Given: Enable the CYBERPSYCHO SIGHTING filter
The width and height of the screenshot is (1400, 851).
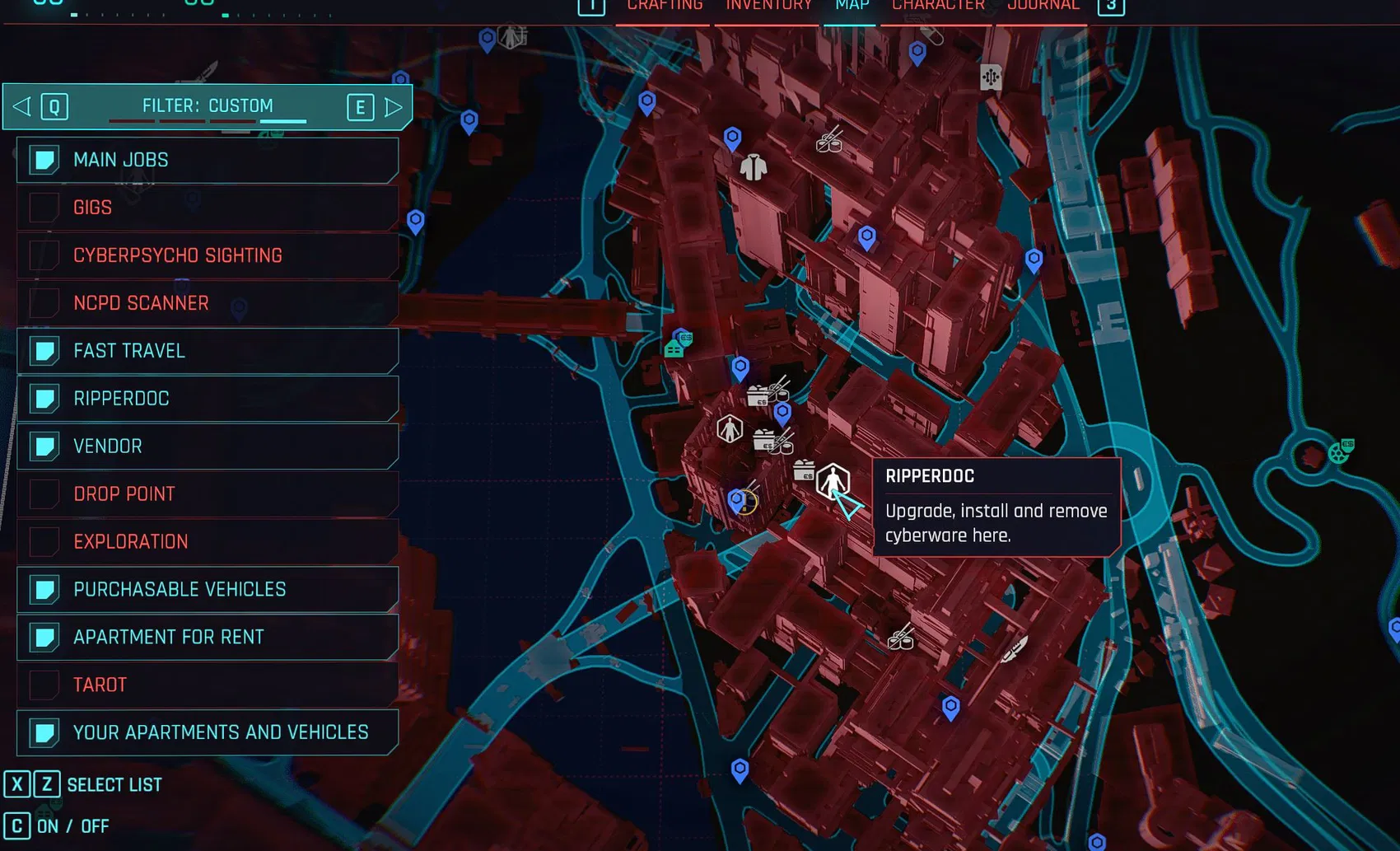Looking at the screenshot, I should [43, 255].
